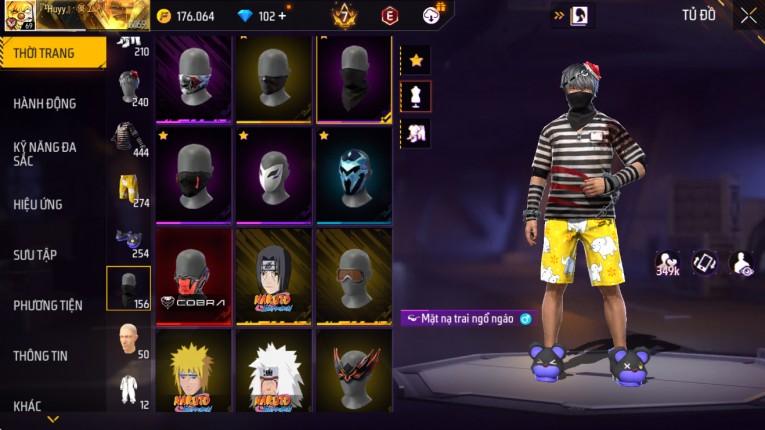Choose the yellow pants category with 274 items
Viewport: 765px width, 430px height.
(129, 190)
